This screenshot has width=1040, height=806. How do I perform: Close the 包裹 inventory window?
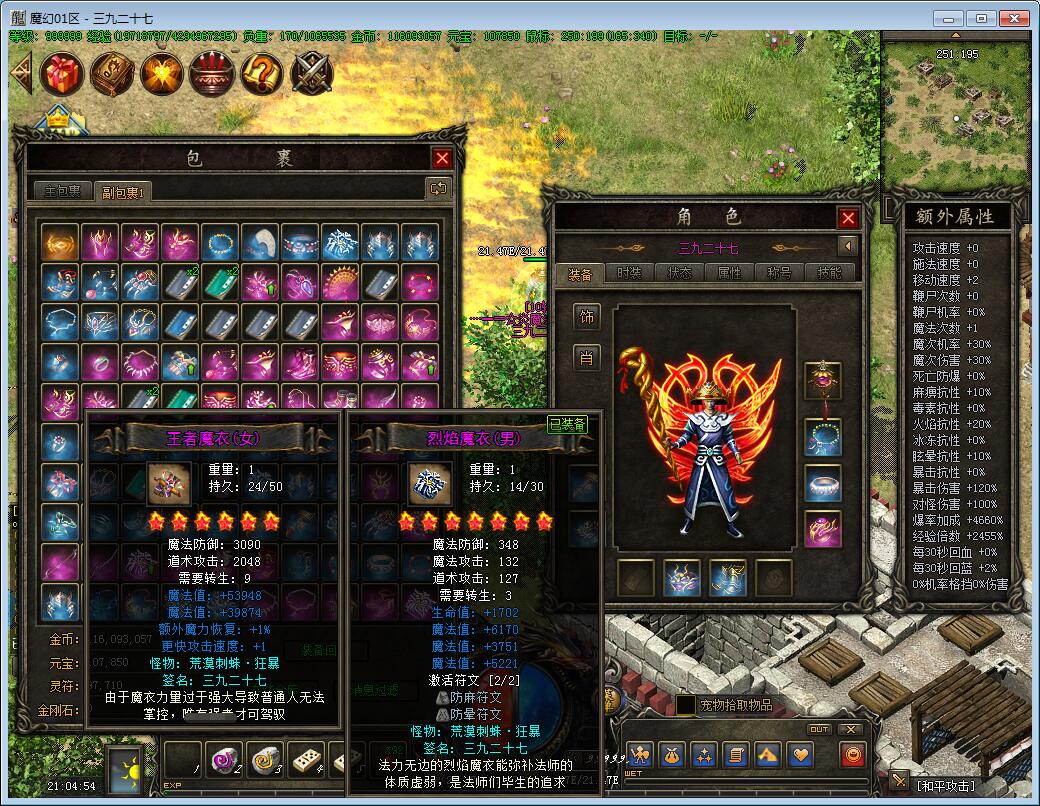coord(442,158)
